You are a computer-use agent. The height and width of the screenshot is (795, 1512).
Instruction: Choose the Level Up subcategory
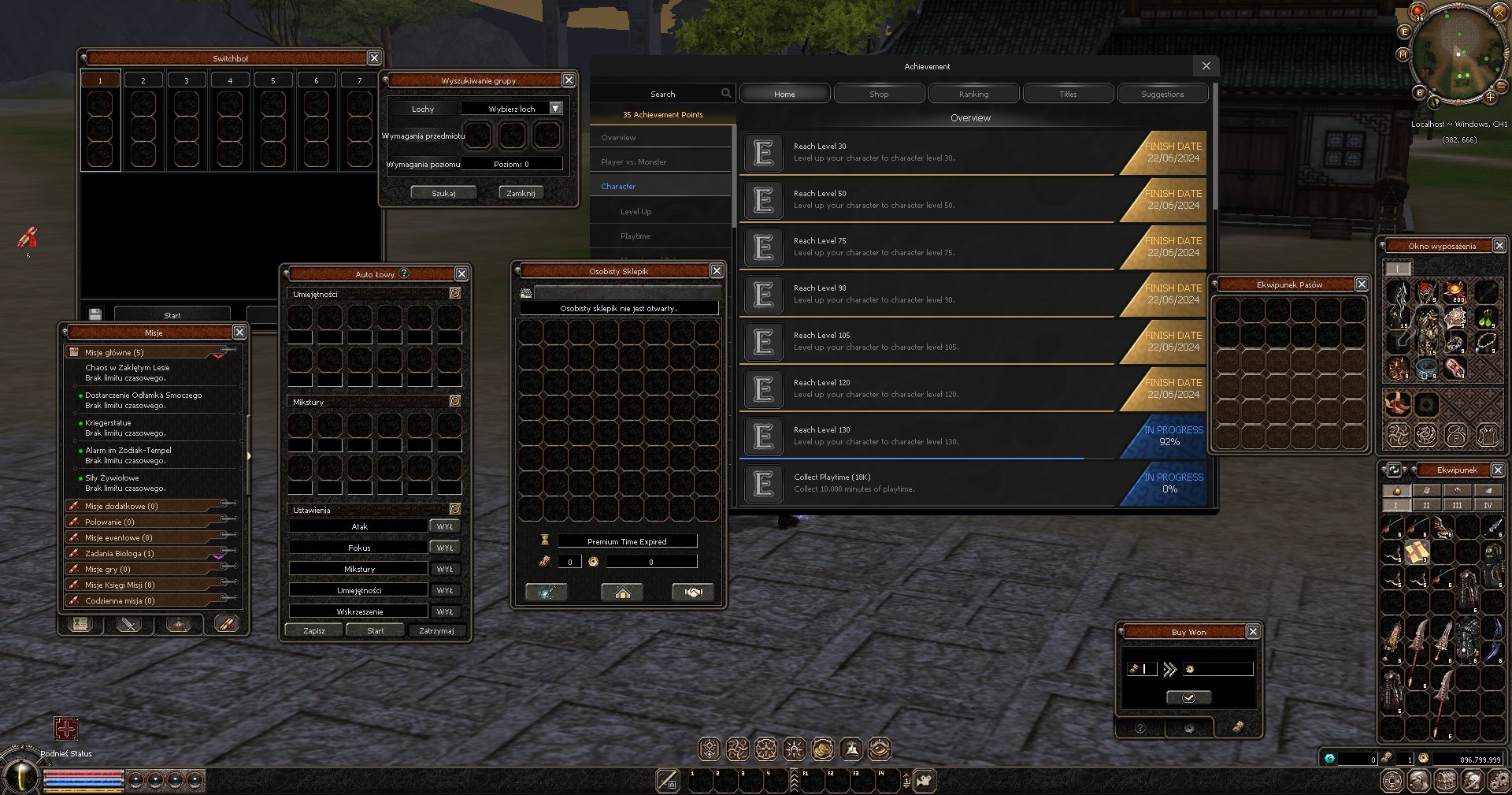636,211
